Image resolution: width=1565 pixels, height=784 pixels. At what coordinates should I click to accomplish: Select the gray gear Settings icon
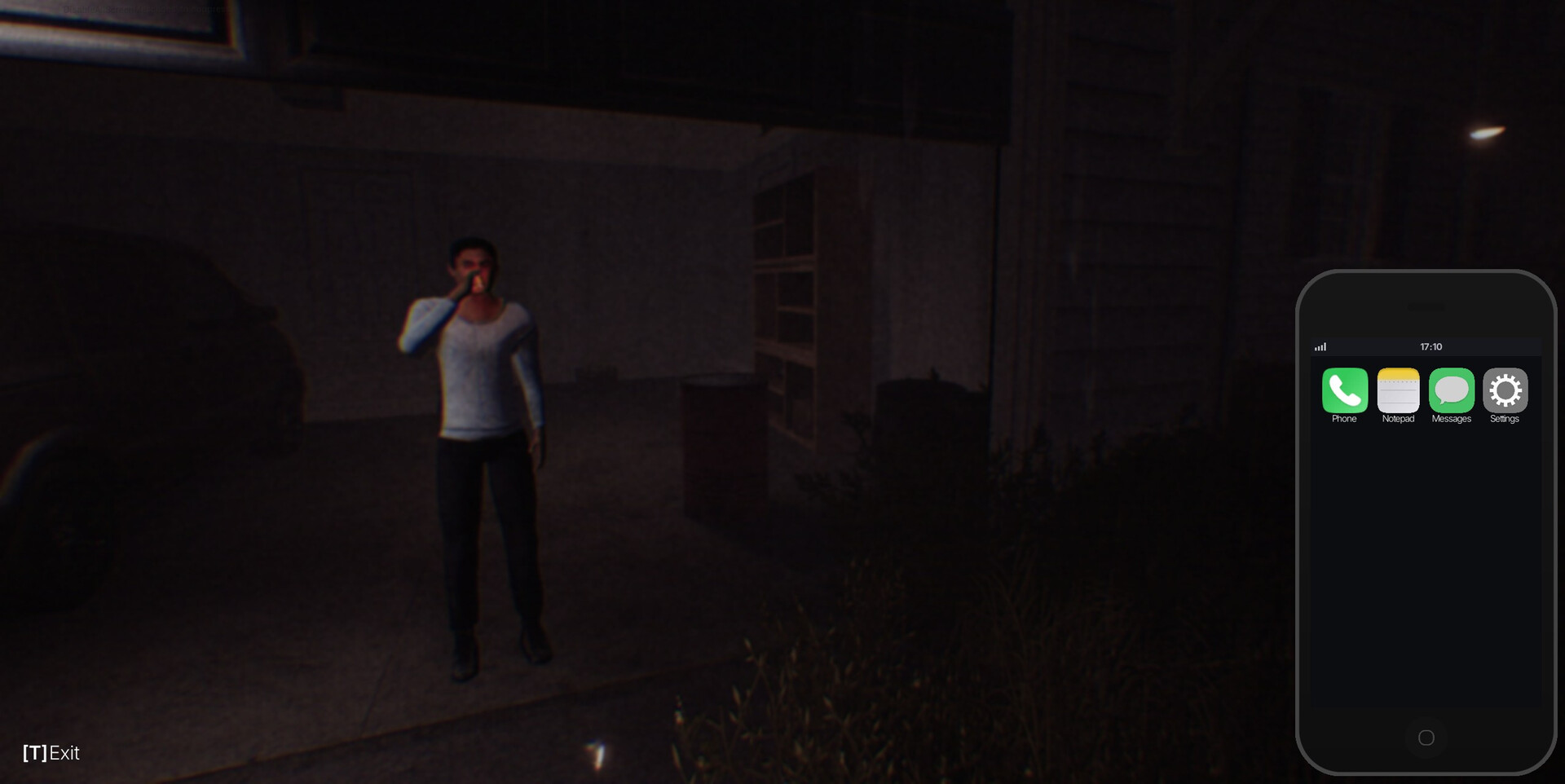(x=1505, y=391)
